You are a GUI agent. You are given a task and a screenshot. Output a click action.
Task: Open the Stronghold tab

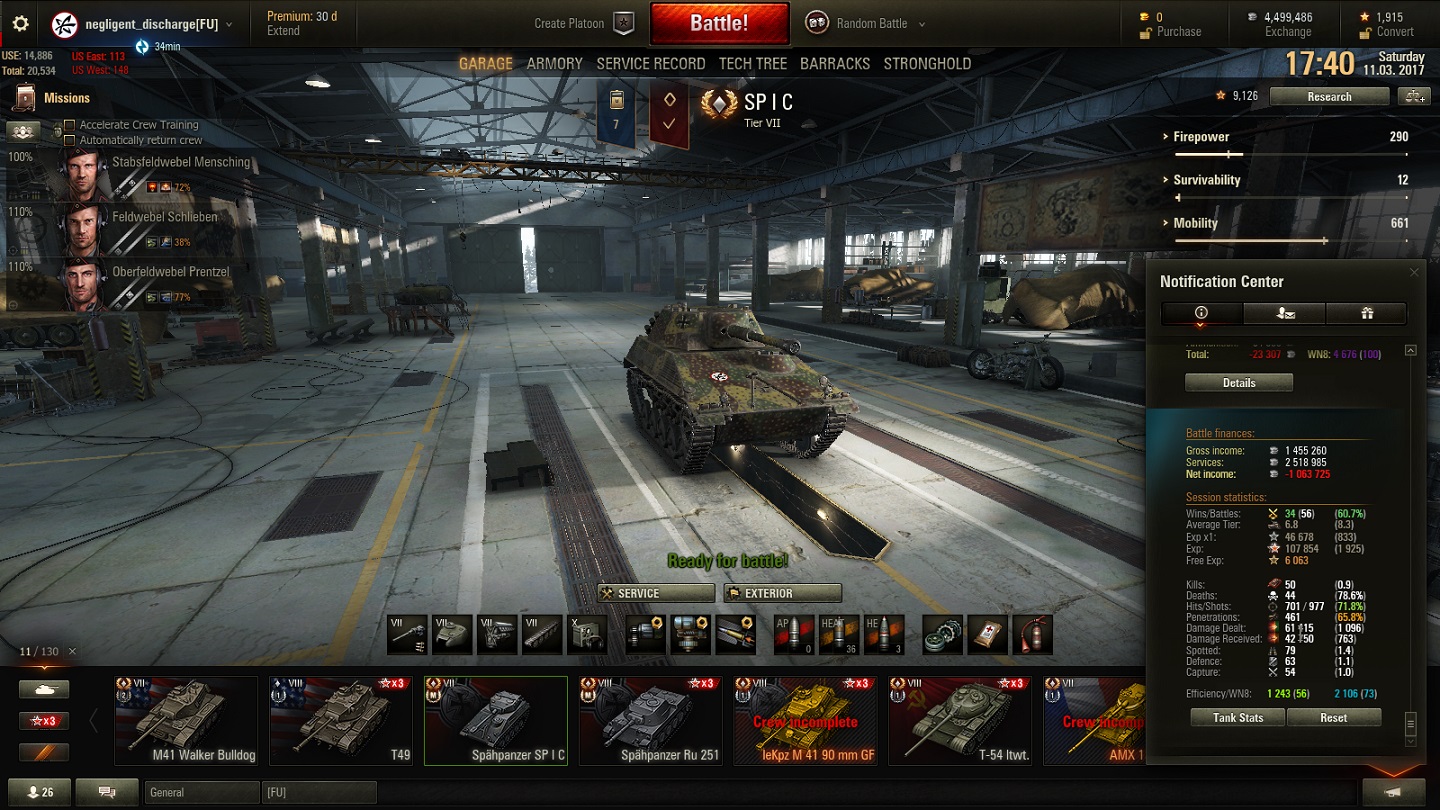[x=926, y=63]
